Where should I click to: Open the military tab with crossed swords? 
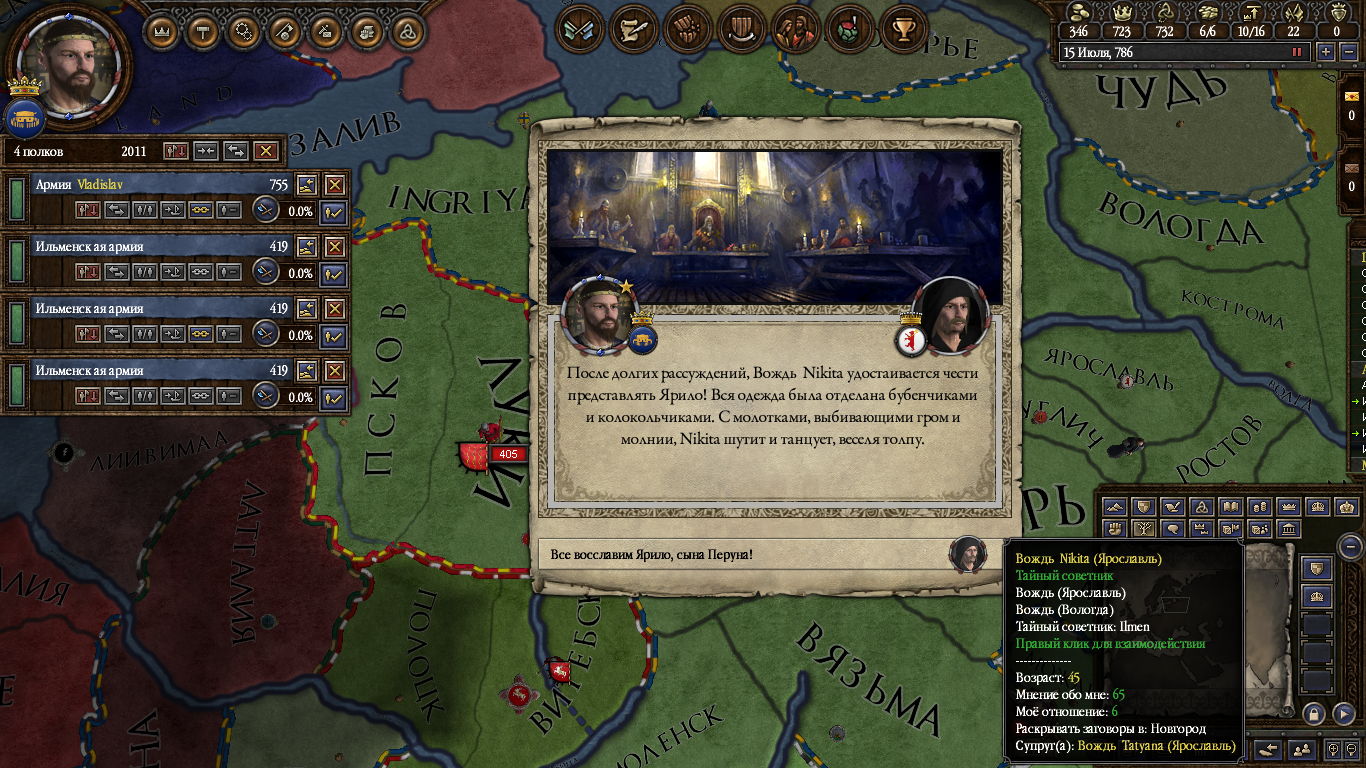[x=581, y=29]
